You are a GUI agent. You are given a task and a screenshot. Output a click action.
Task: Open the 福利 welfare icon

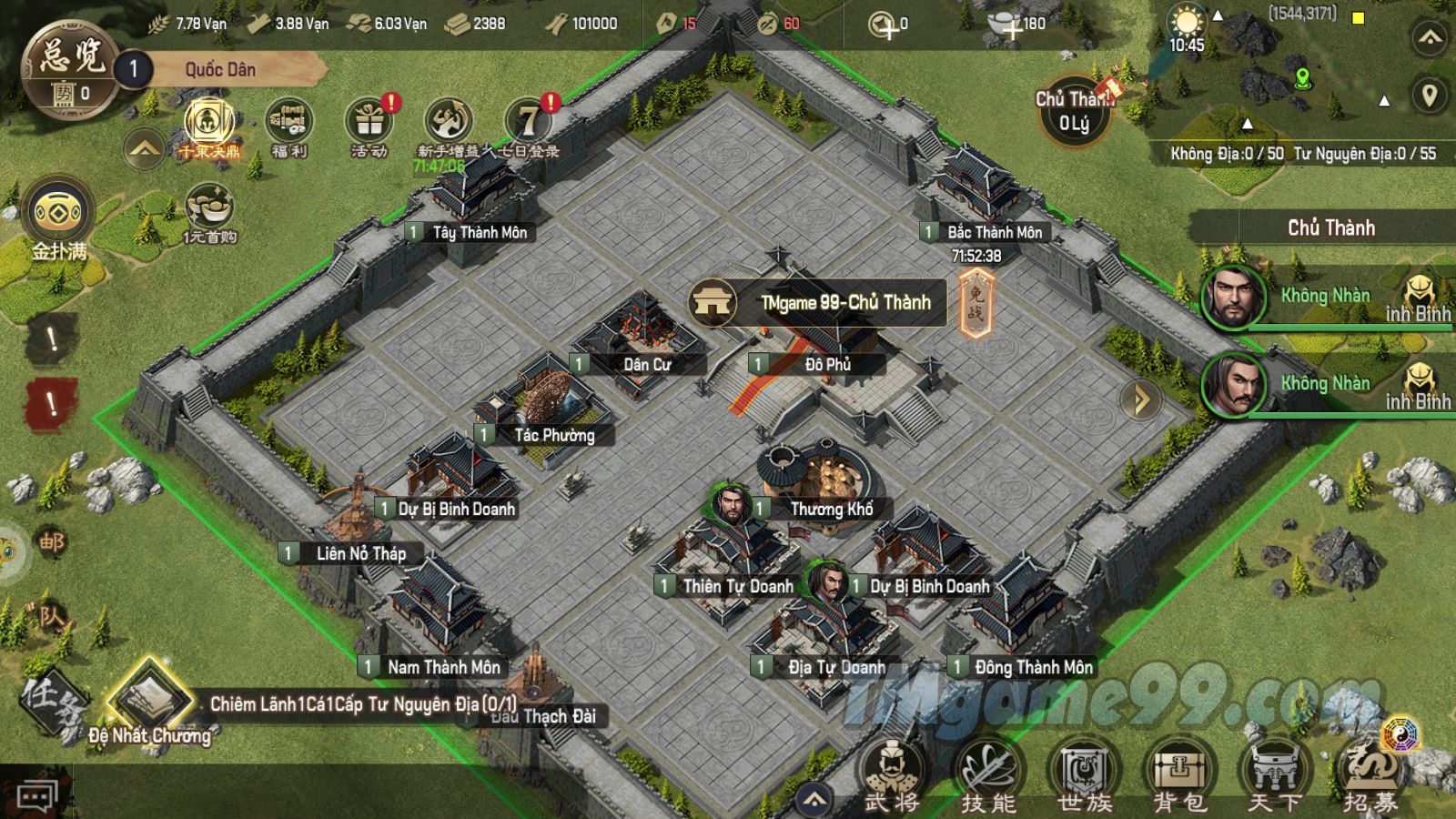[x=289, y=126]
